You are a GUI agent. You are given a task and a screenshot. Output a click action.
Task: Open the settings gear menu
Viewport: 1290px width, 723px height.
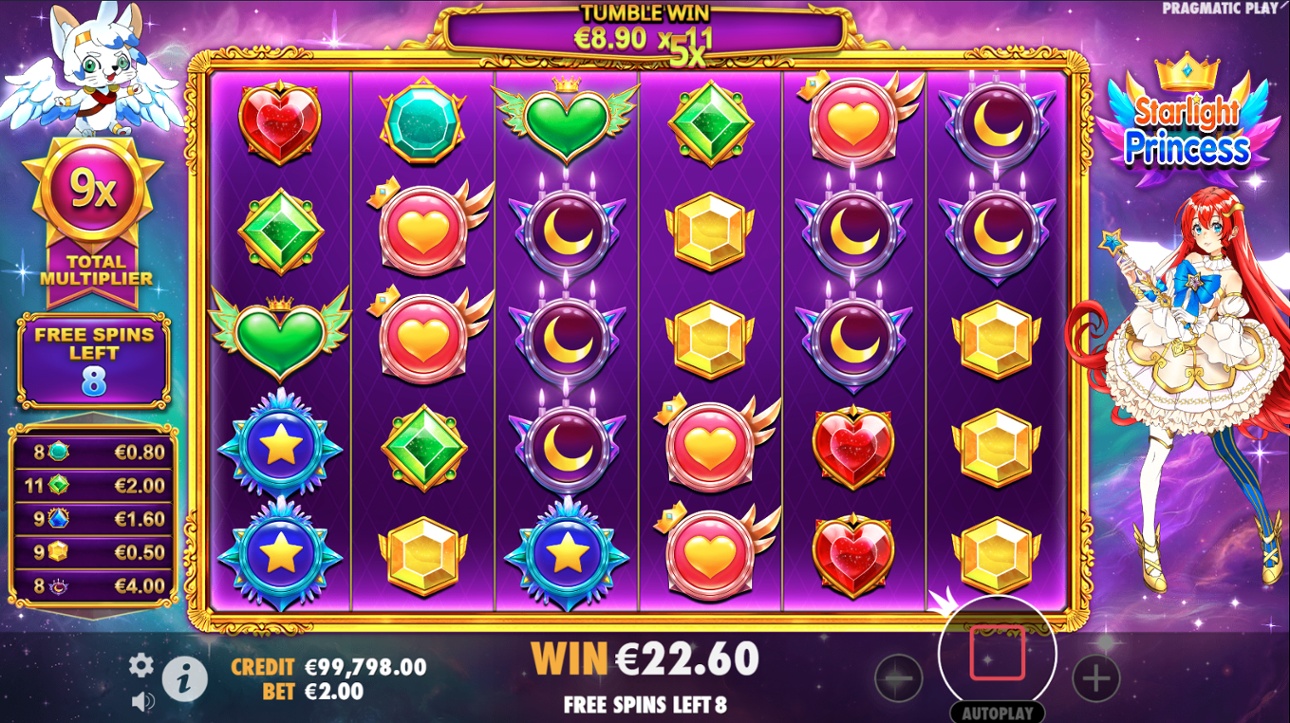pos(141,662)
